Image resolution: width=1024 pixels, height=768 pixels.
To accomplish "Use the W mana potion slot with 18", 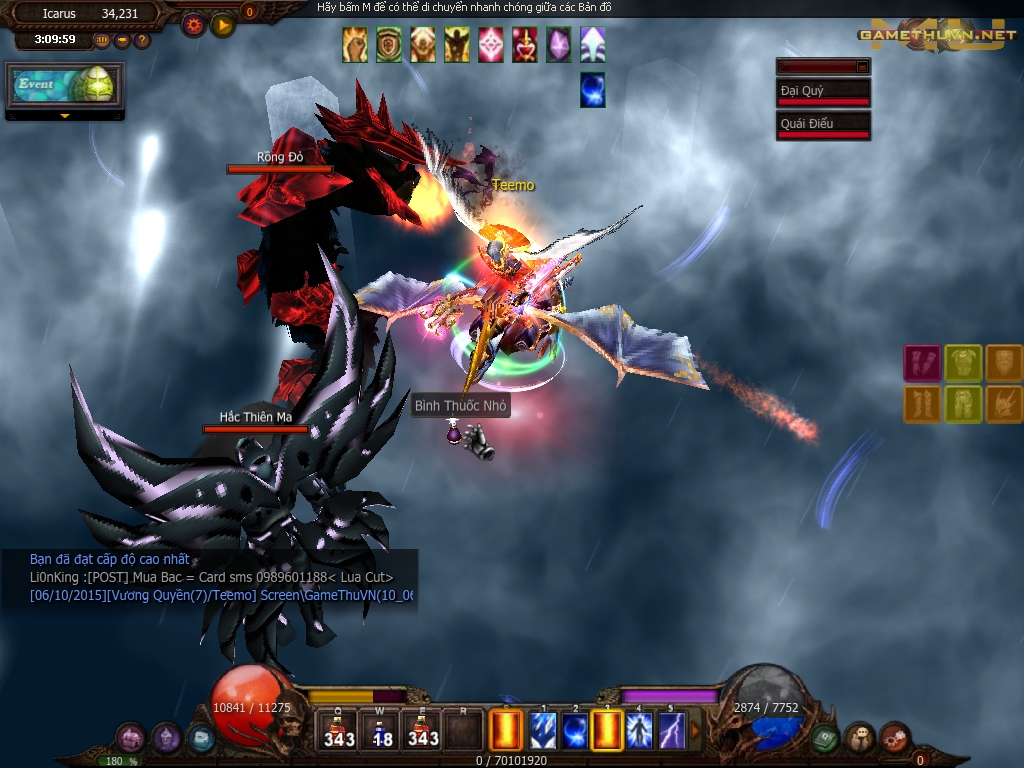I will (381, 729).
